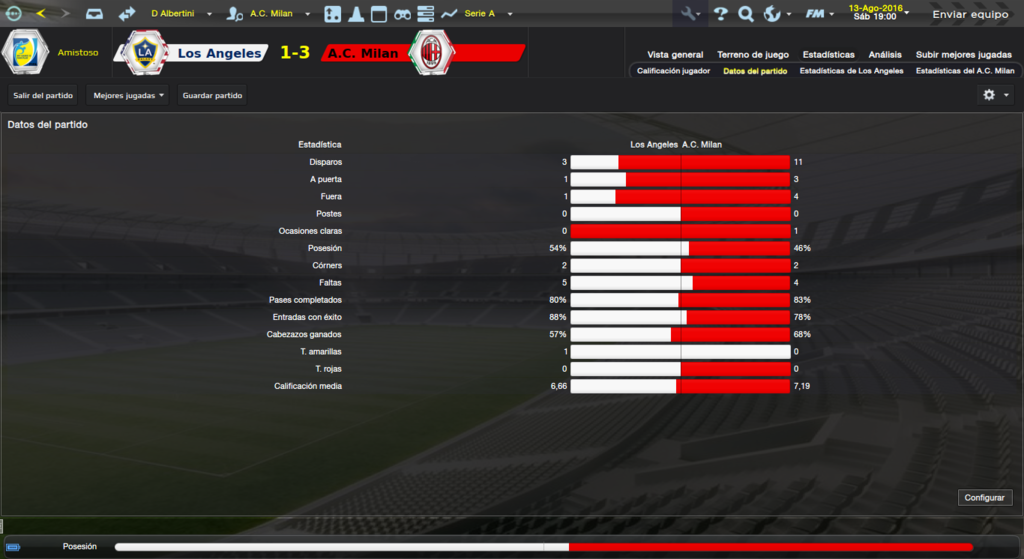Show the Análisis tab
The height and width of the screenshot is (559, 1024).
pos(885,54)
